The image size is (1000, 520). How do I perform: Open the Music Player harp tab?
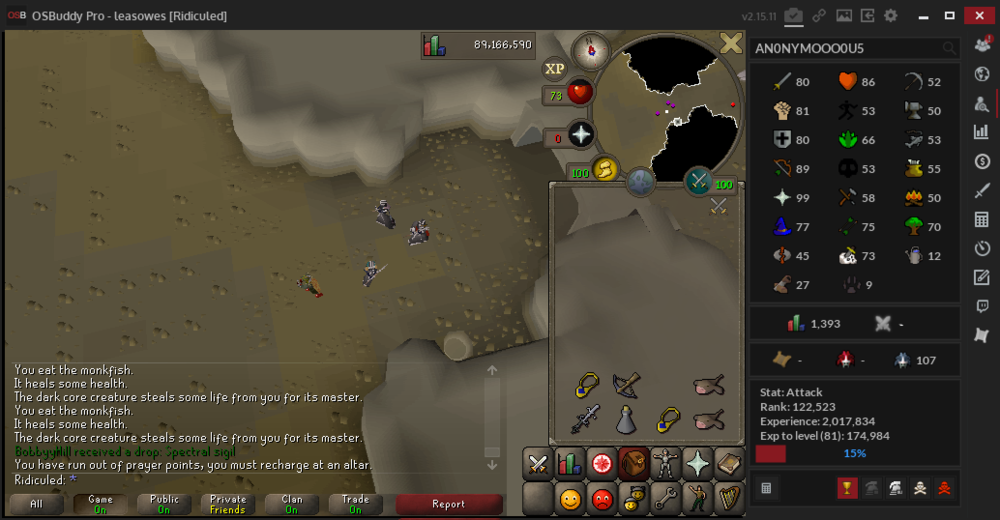pos(728,497)
